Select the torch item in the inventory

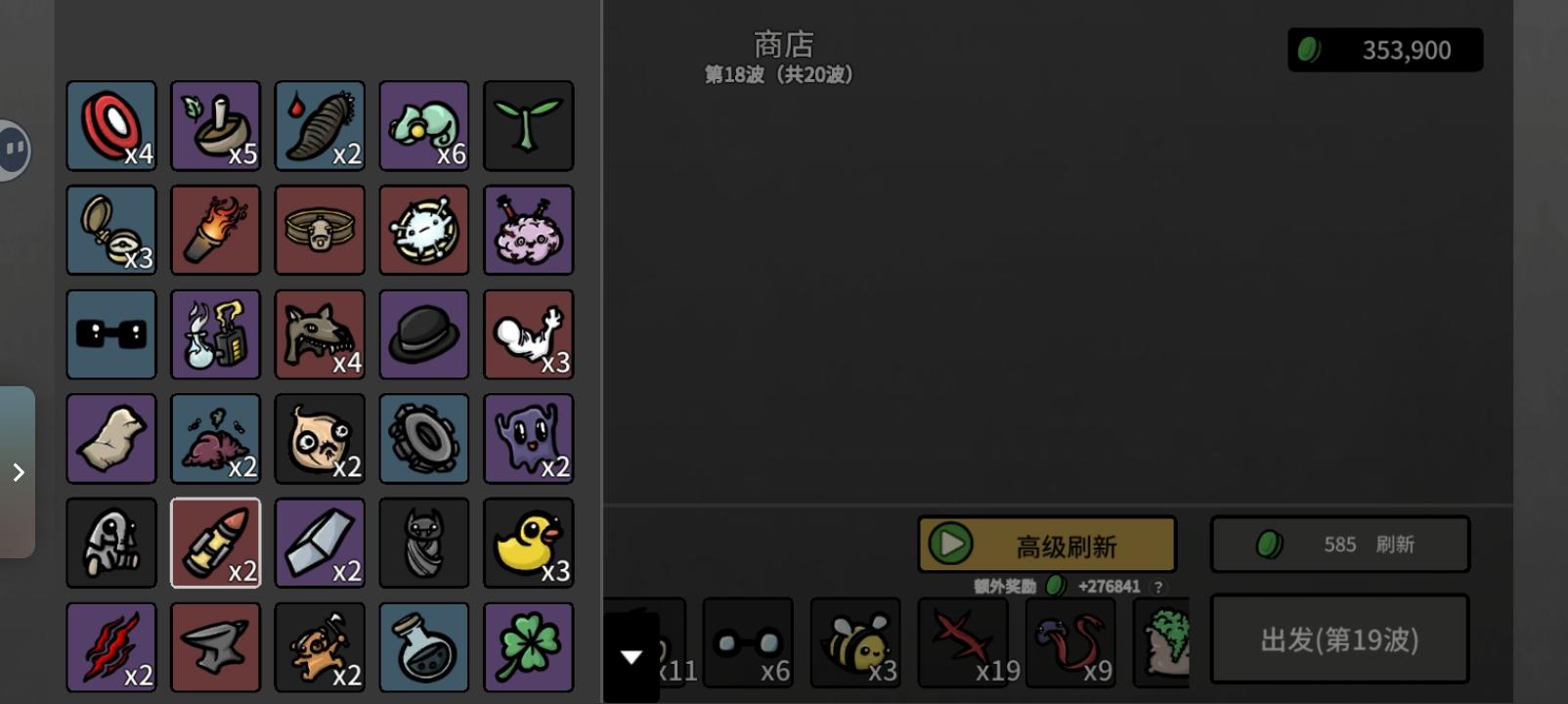pyautogui.click(x=215, y=230)
